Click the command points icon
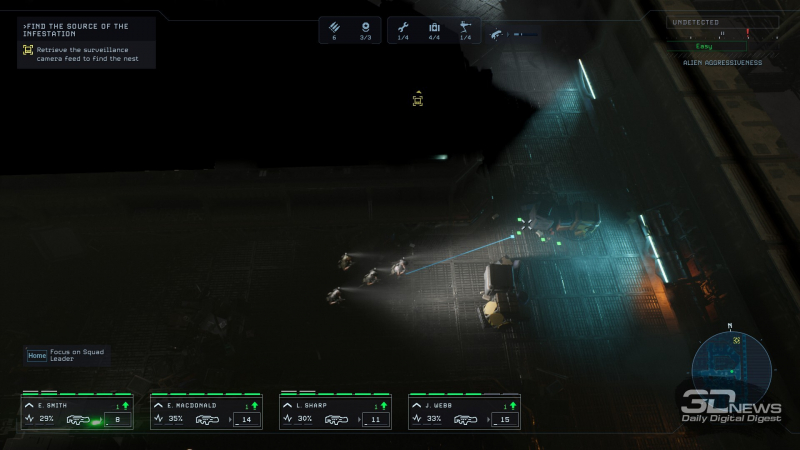This screenshot has height=450, width=800. 365,27
